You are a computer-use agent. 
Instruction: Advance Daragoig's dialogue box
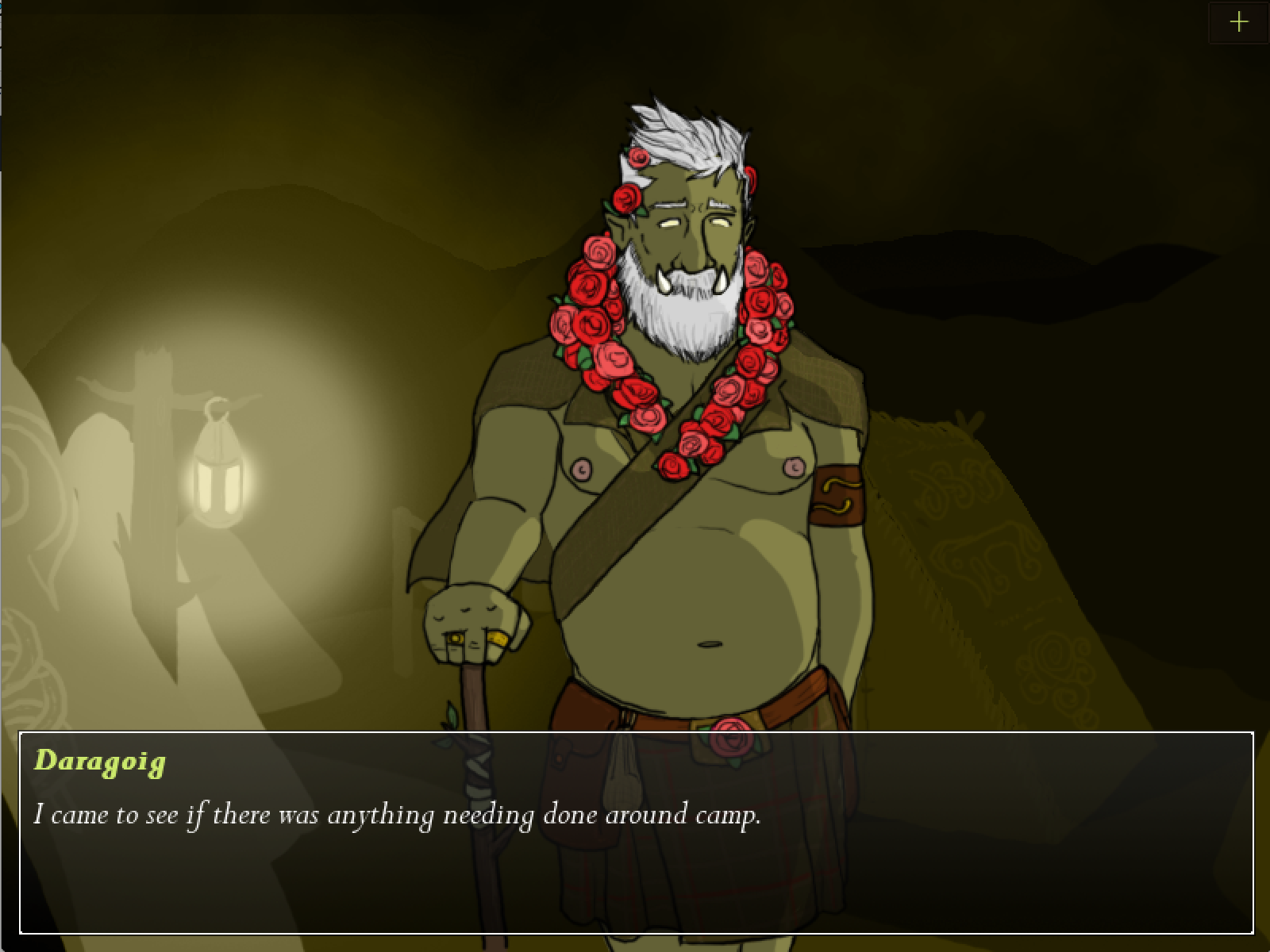click(635, 833)
